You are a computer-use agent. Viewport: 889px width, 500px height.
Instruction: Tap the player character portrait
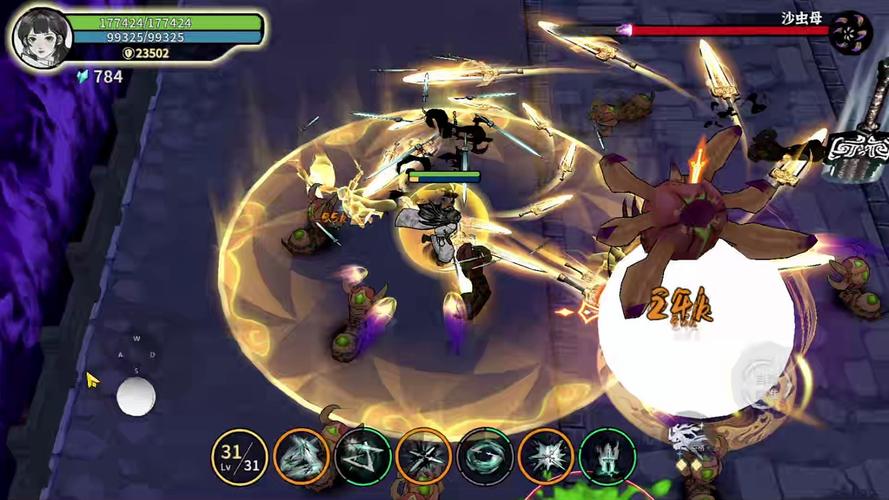[x=40, y=37]
